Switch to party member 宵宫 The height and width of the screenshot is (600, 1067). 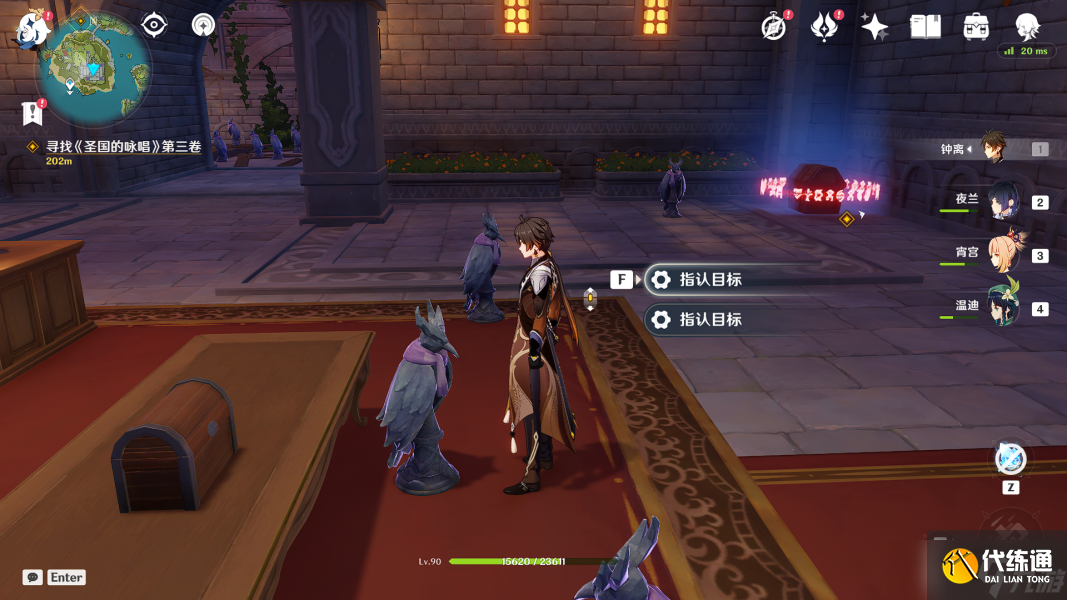click(x=1002, y=254)
